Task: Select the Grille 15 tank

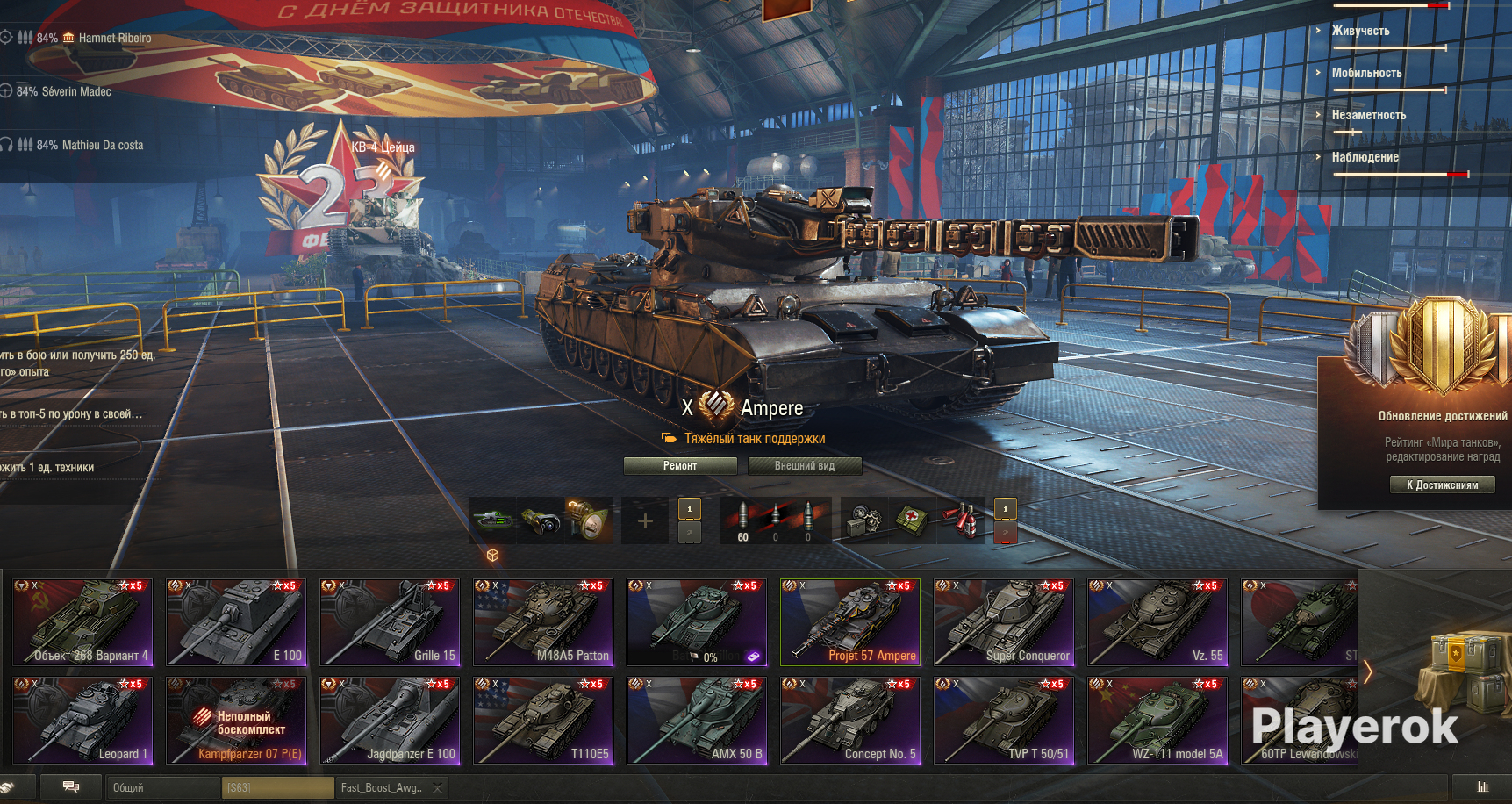Action: coord(390,622)
